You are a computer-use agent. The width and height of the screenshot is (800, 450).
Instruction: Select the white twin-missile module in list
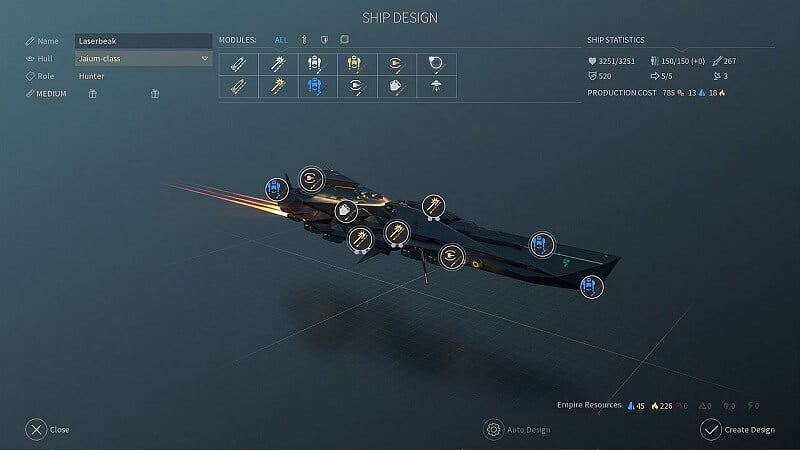point(238,64)
